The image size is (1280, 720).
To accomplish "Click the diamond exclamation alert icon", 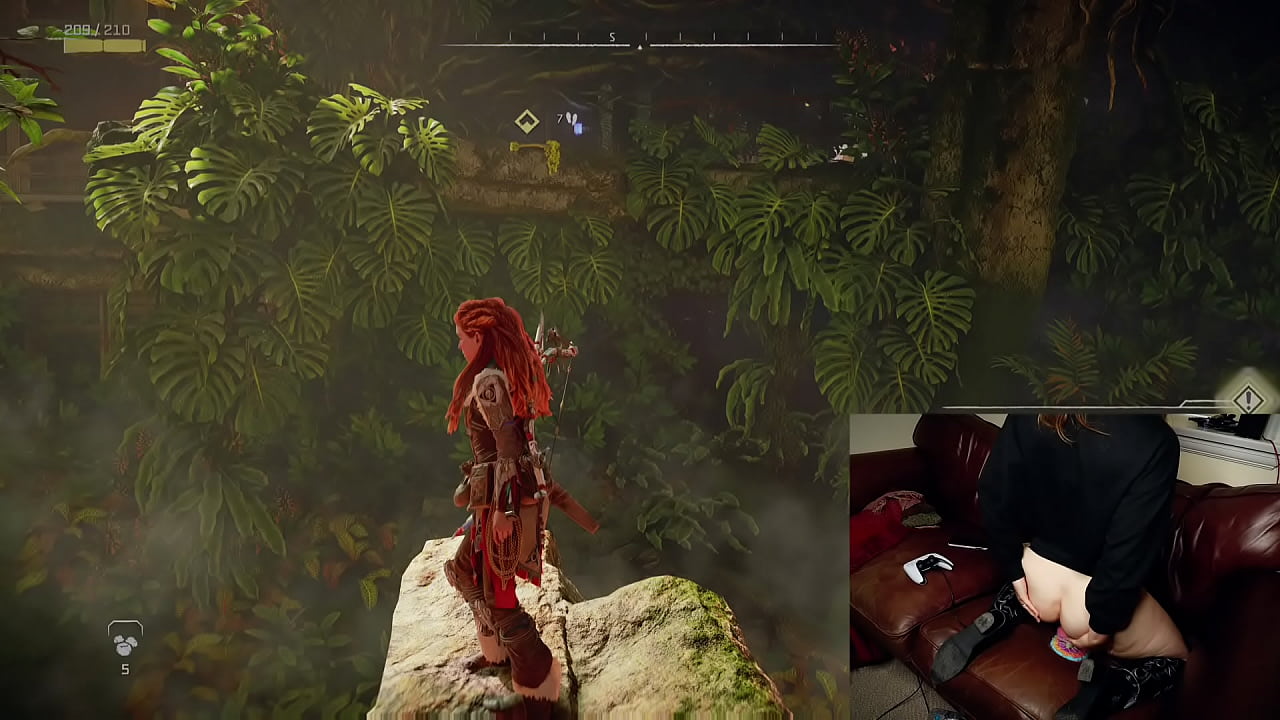I will (x=1248, y=400).
